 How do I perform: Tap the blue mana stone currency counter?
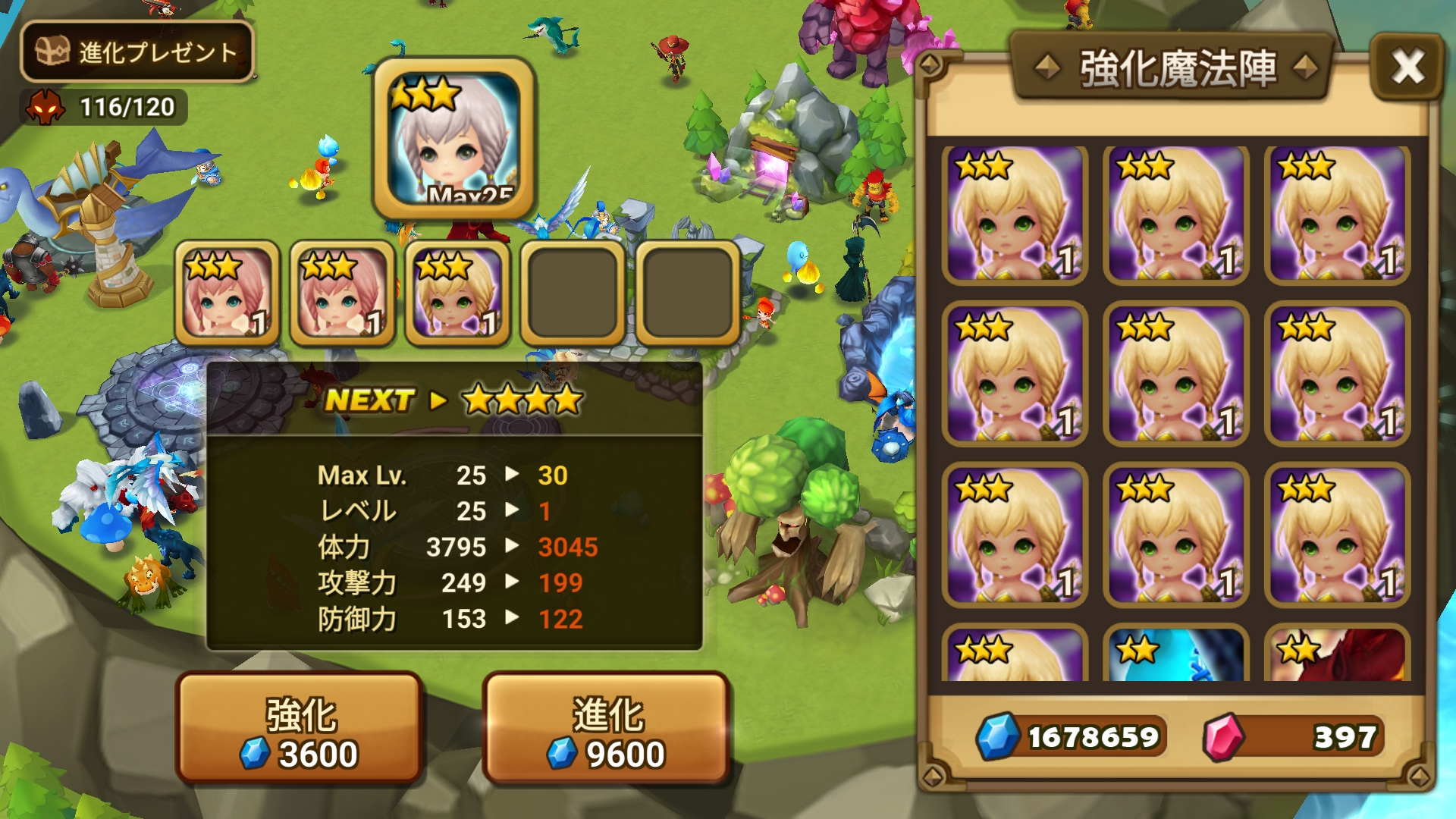1071,736
